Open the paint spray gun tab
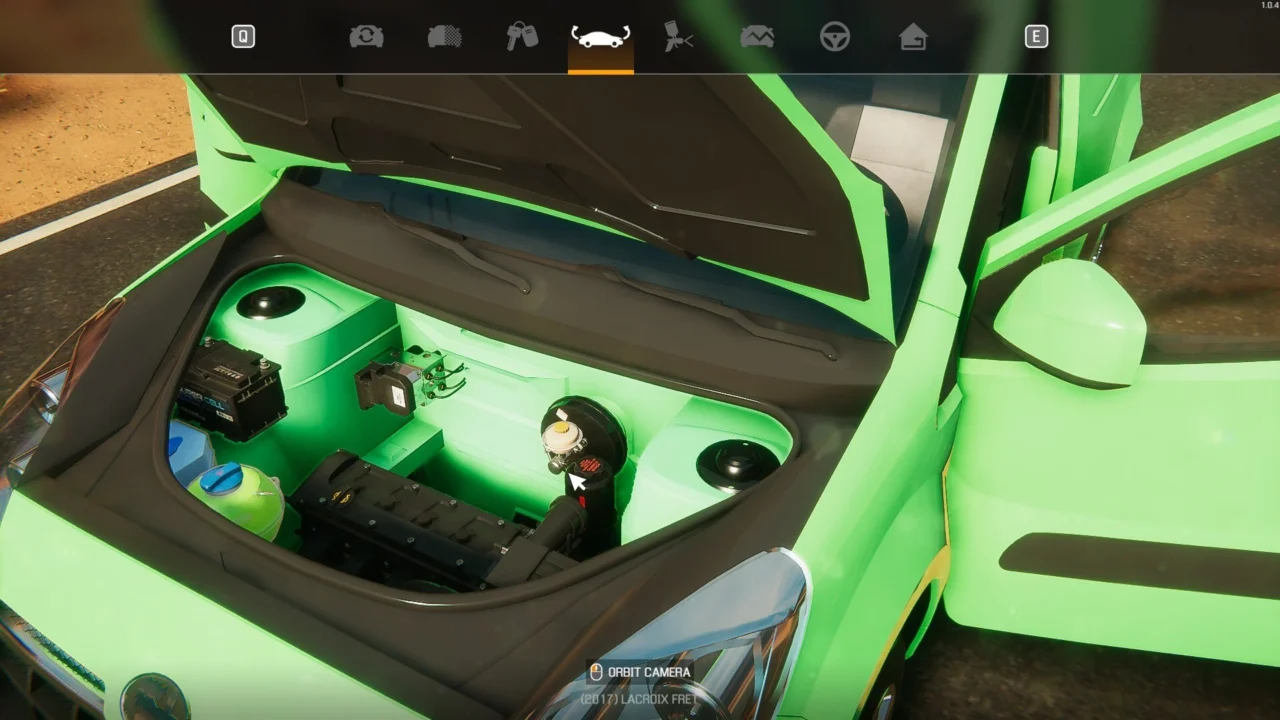1280x720 pixels. (678, 37)
